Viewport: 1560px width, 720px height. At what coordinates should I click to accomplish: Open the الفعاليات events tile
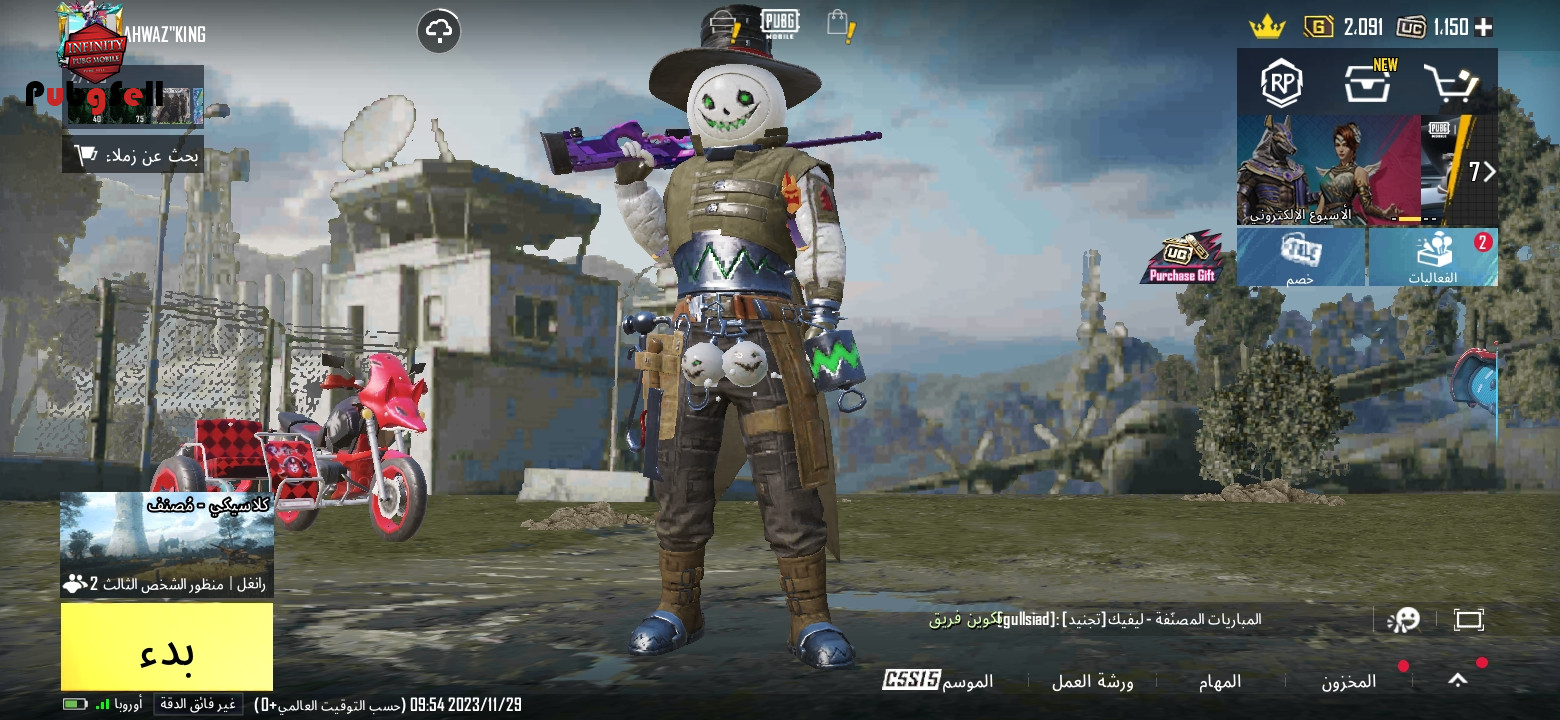pyautogui.click(x=1433, y=257)
